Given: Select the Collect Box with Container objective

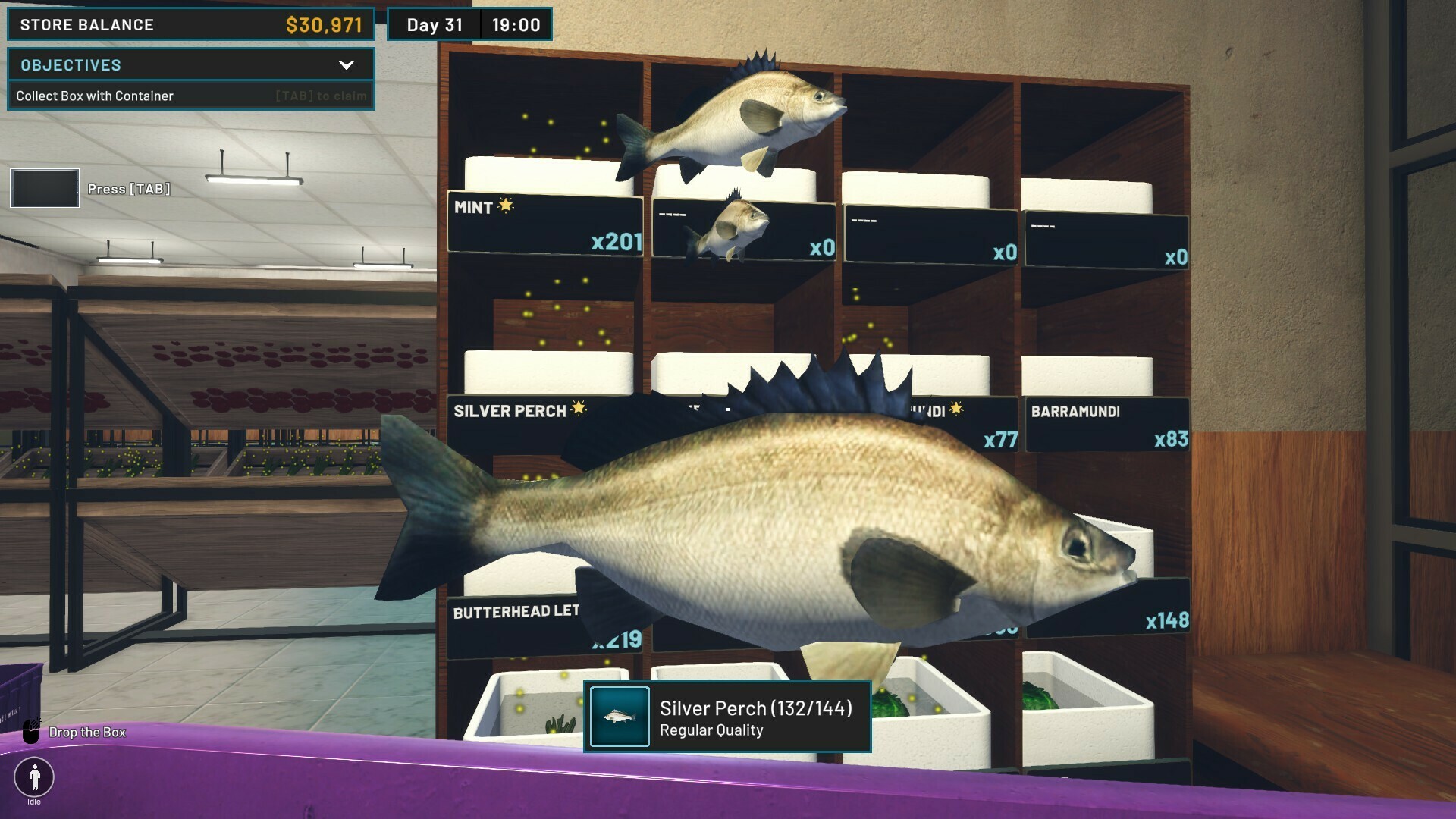Looking at the screenshot, I should click(96, 96).
